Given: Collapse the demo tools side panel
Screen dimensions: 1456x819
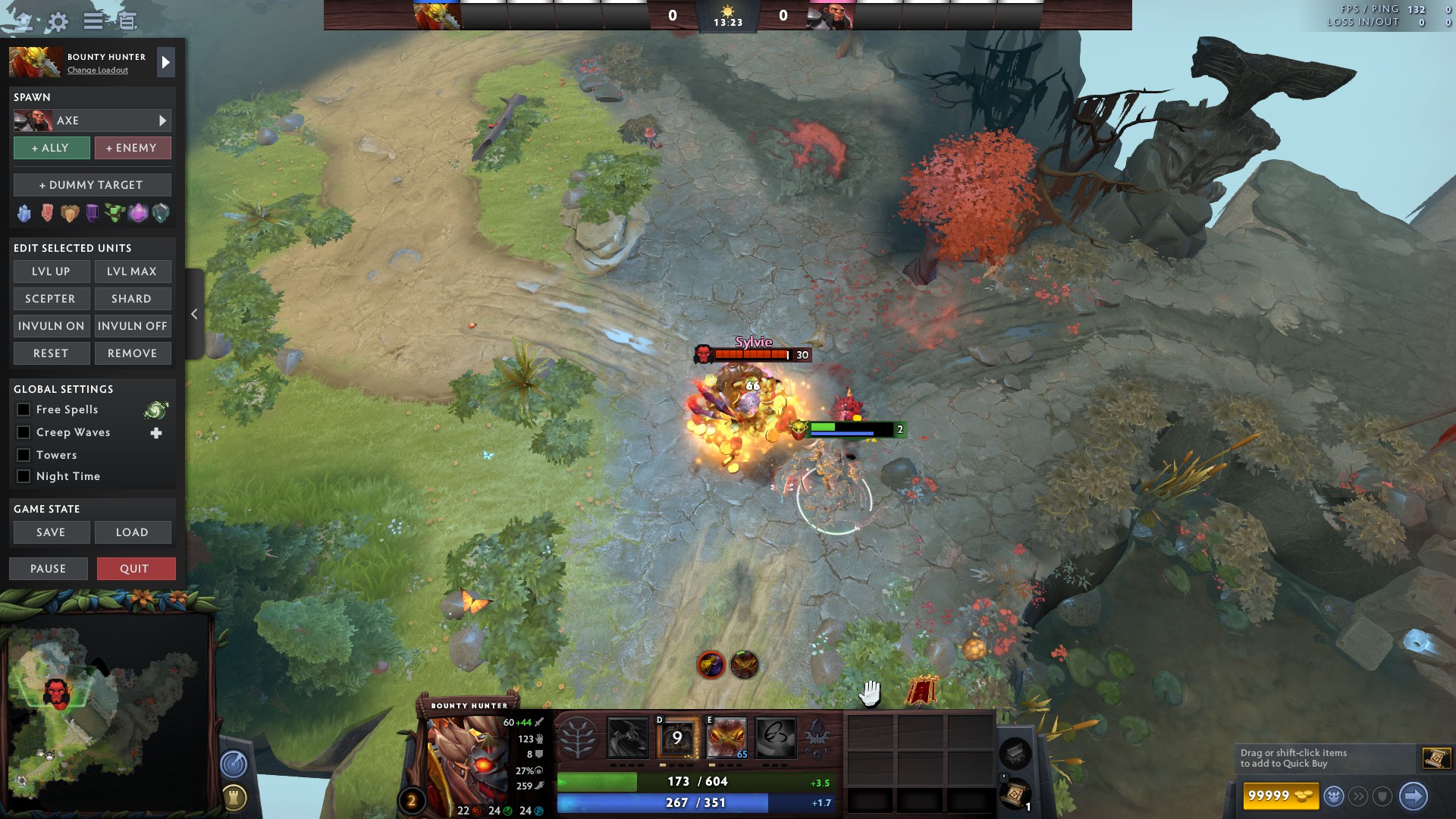Looking at the screenshot, I should click(194, 314).
